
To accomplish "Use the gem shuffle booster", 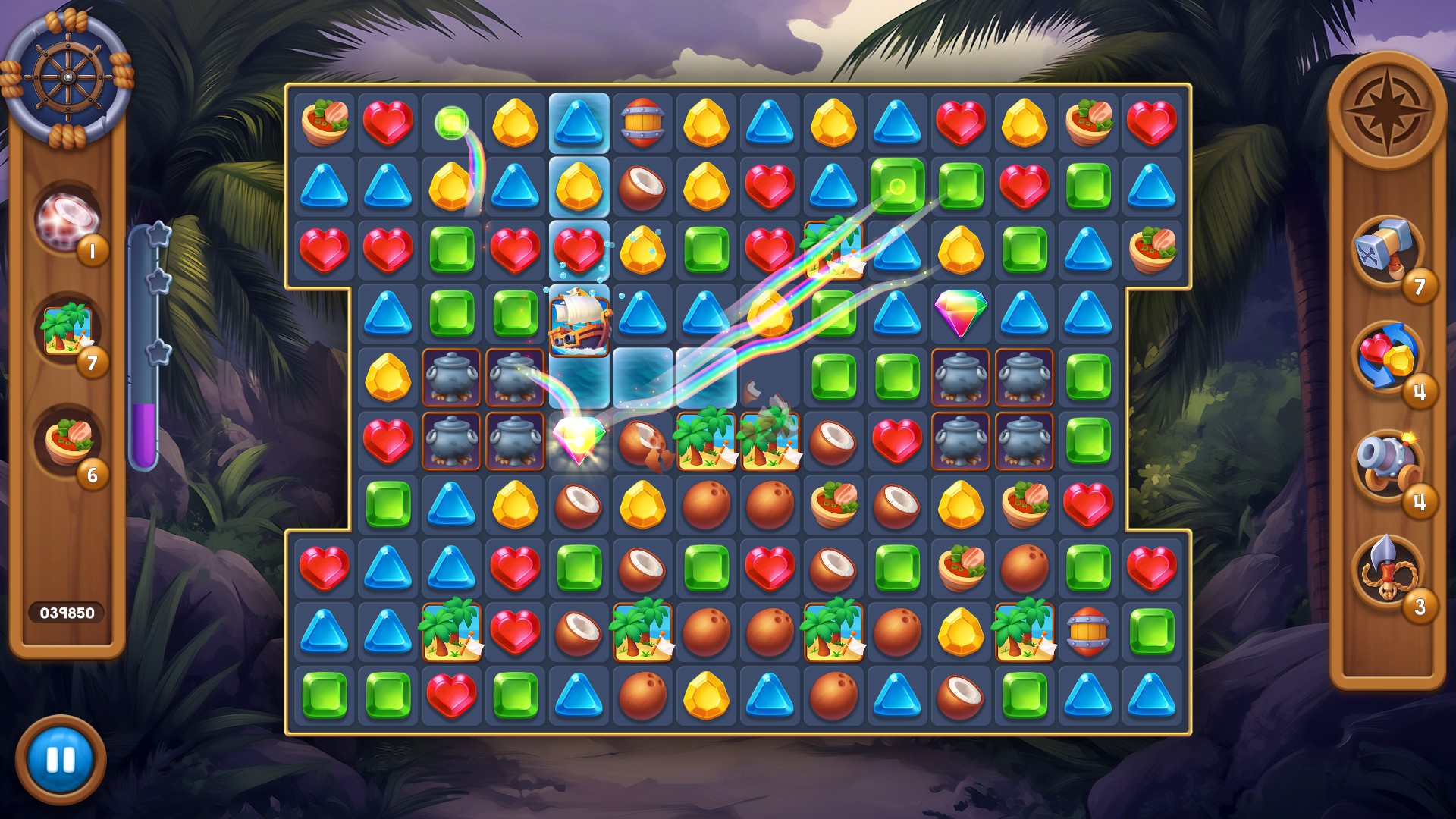I will click(1387, 356).
